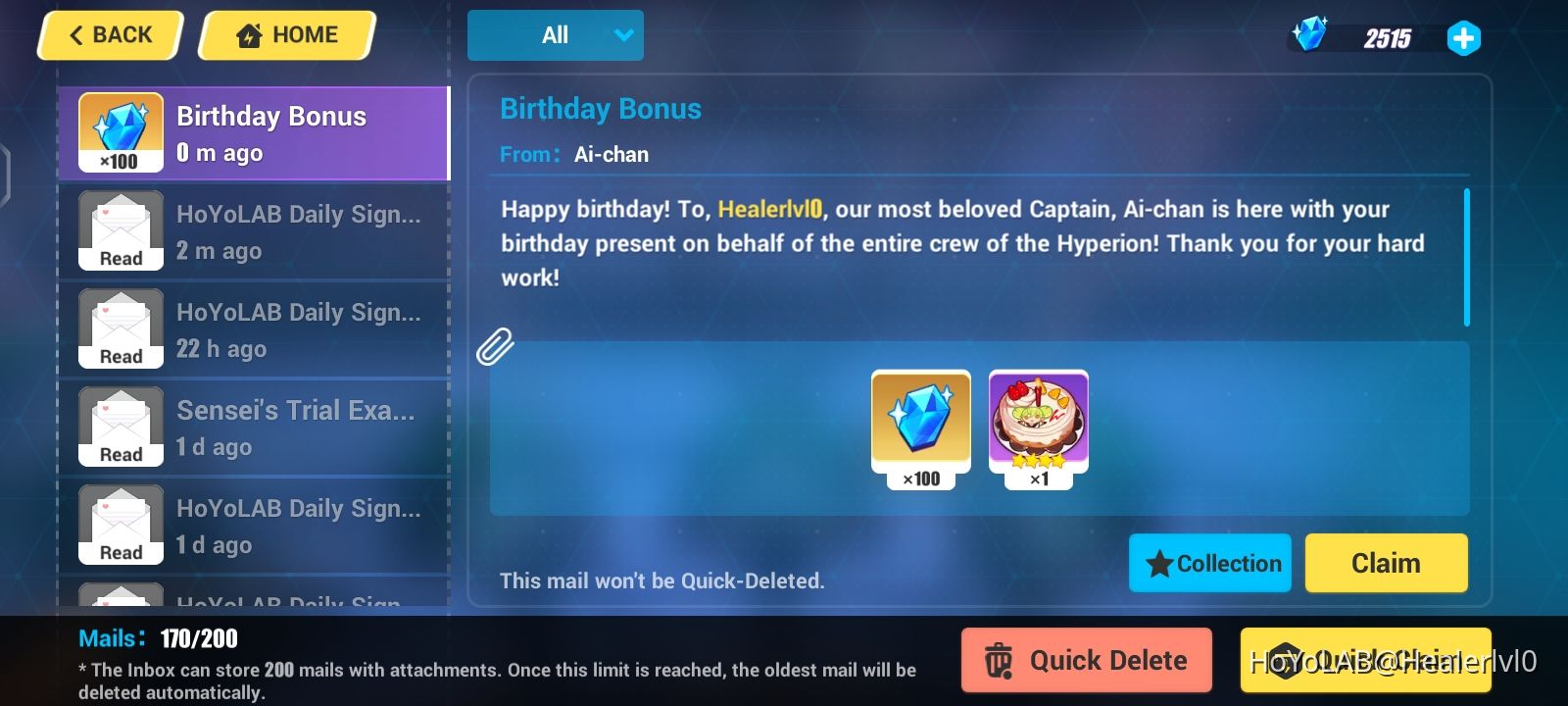Collapse the Back navigation arrow
Viewport: 1568px width, 706px height.
[76, 34]
